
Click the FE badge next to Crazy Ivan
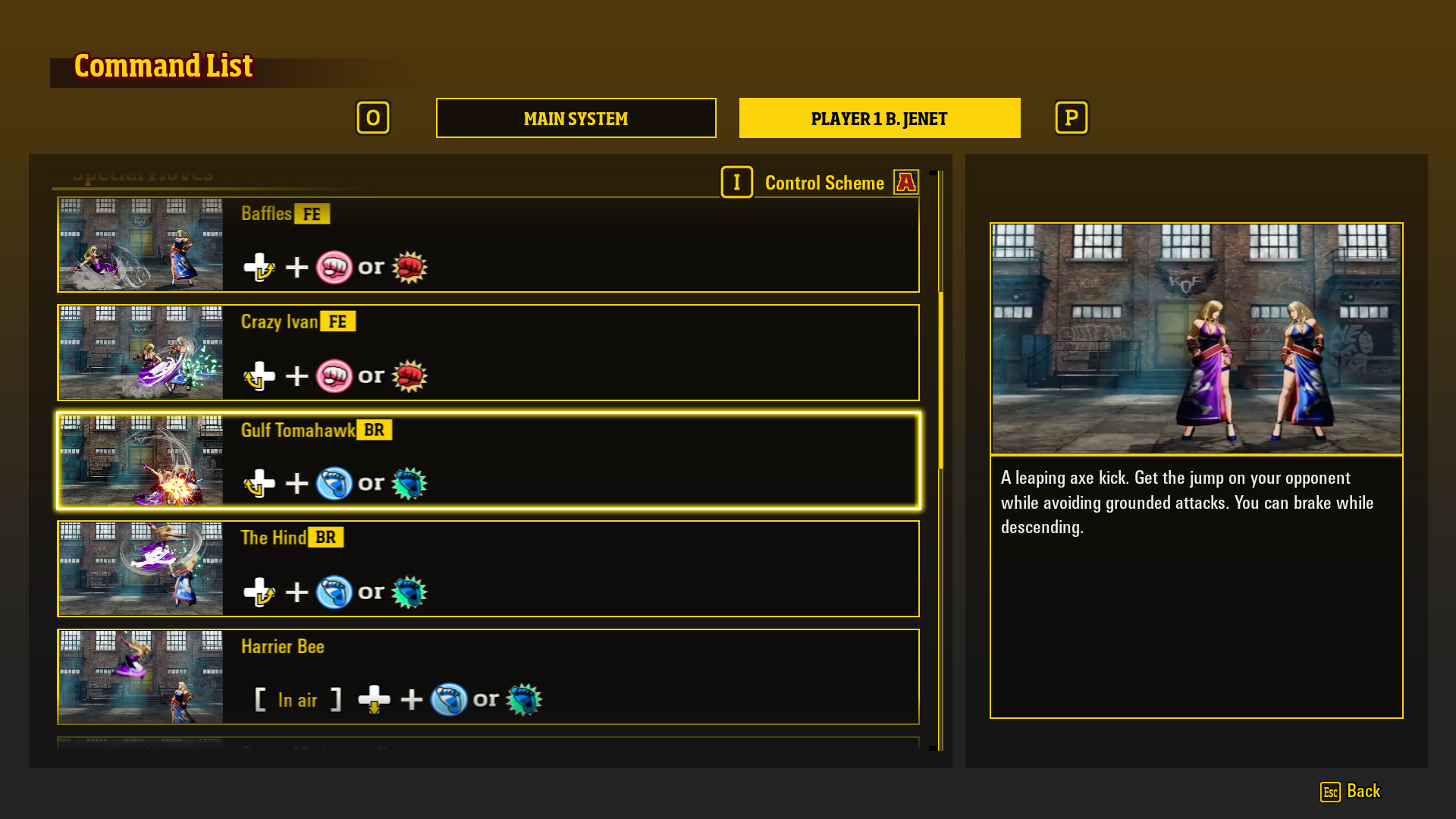pyautogui.click(x=339, y=321)
